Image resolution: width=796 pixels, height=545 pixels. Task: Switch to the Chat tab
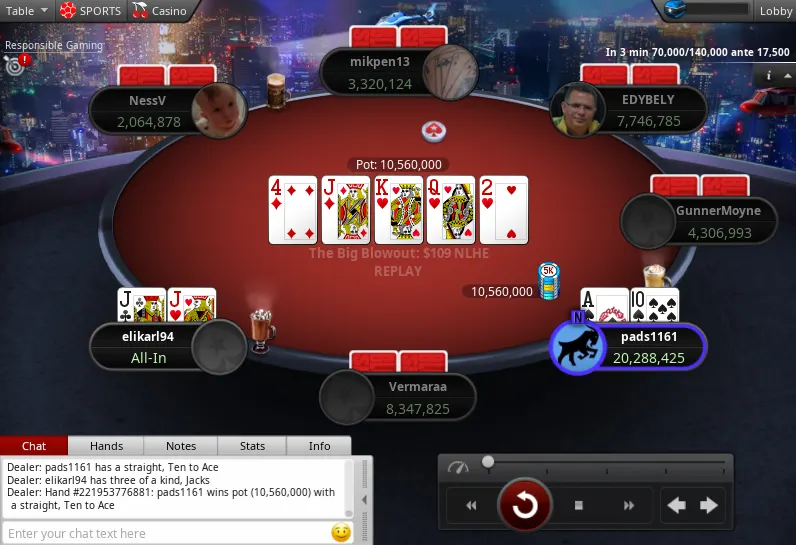click(34, 446)
